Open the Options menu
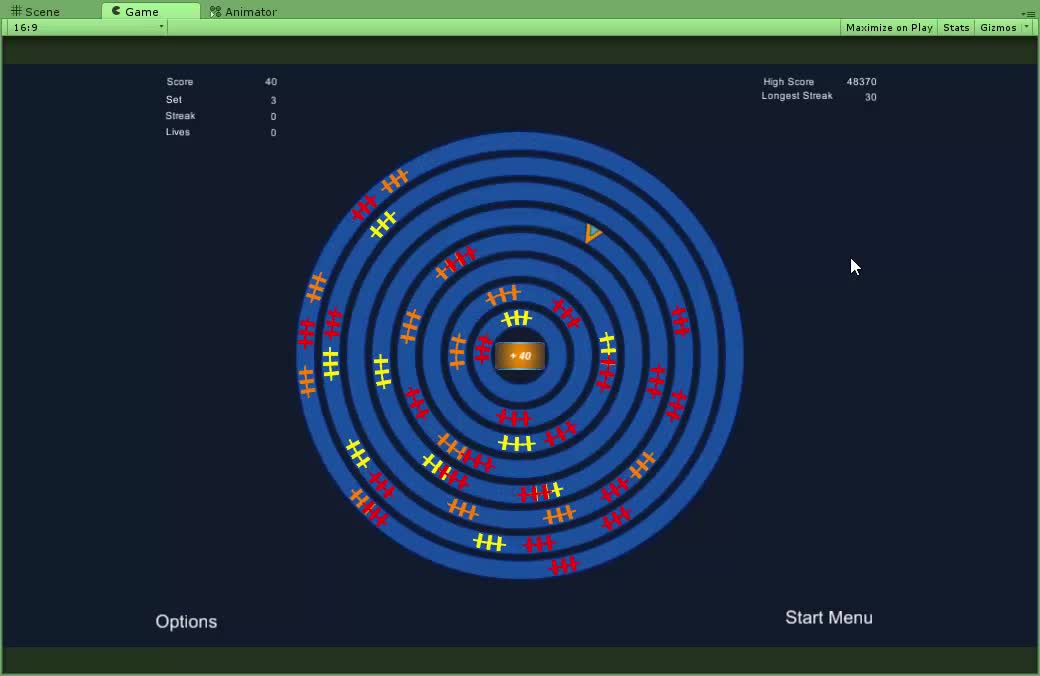The height and width of the screenshot is (676, 1040). click(186, 622)
